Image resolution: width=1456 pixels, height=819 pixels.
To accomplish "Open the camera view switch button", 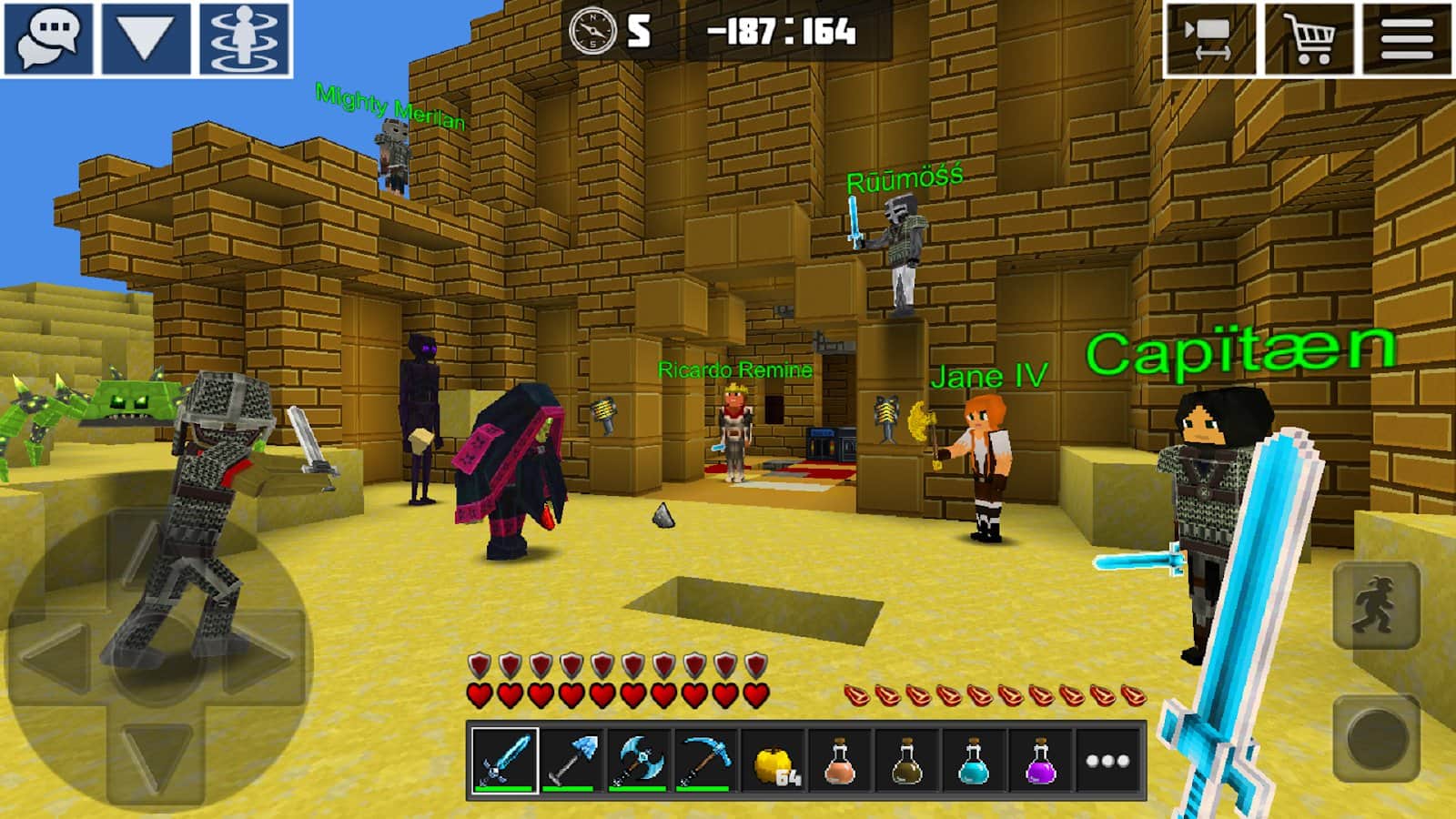I will coord(1210,38).
